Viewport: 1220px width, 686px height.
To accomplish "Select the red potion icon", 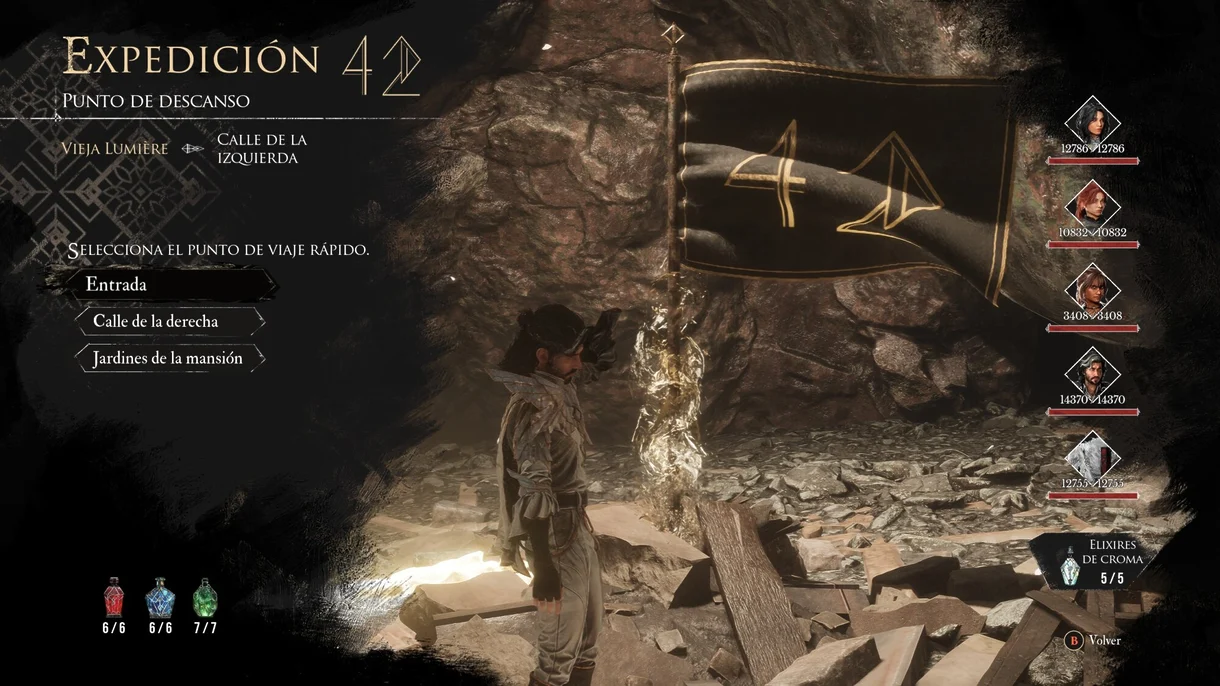I will click(x=115, y=597).
